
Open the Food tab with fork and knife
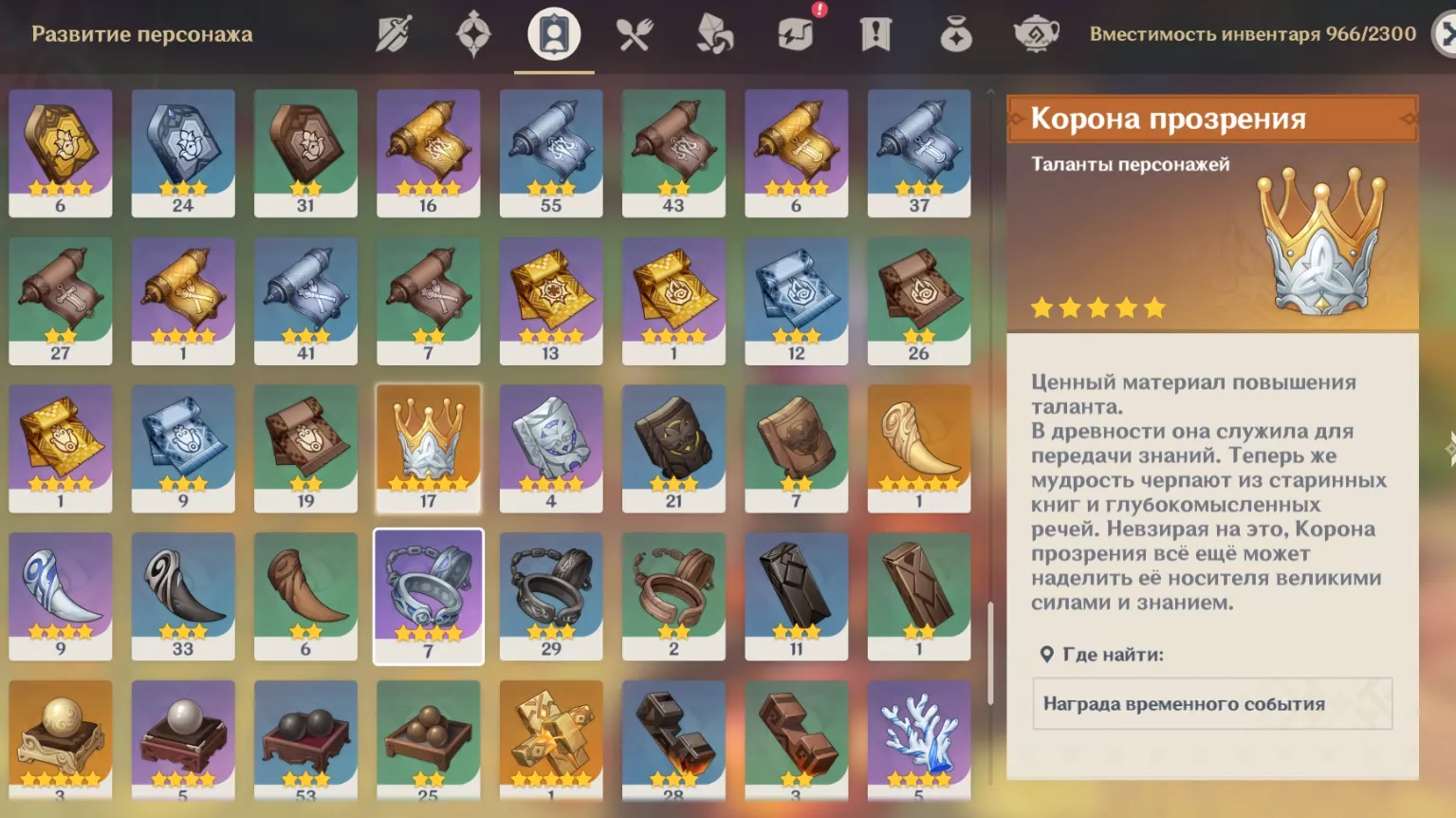coord(635,35)
